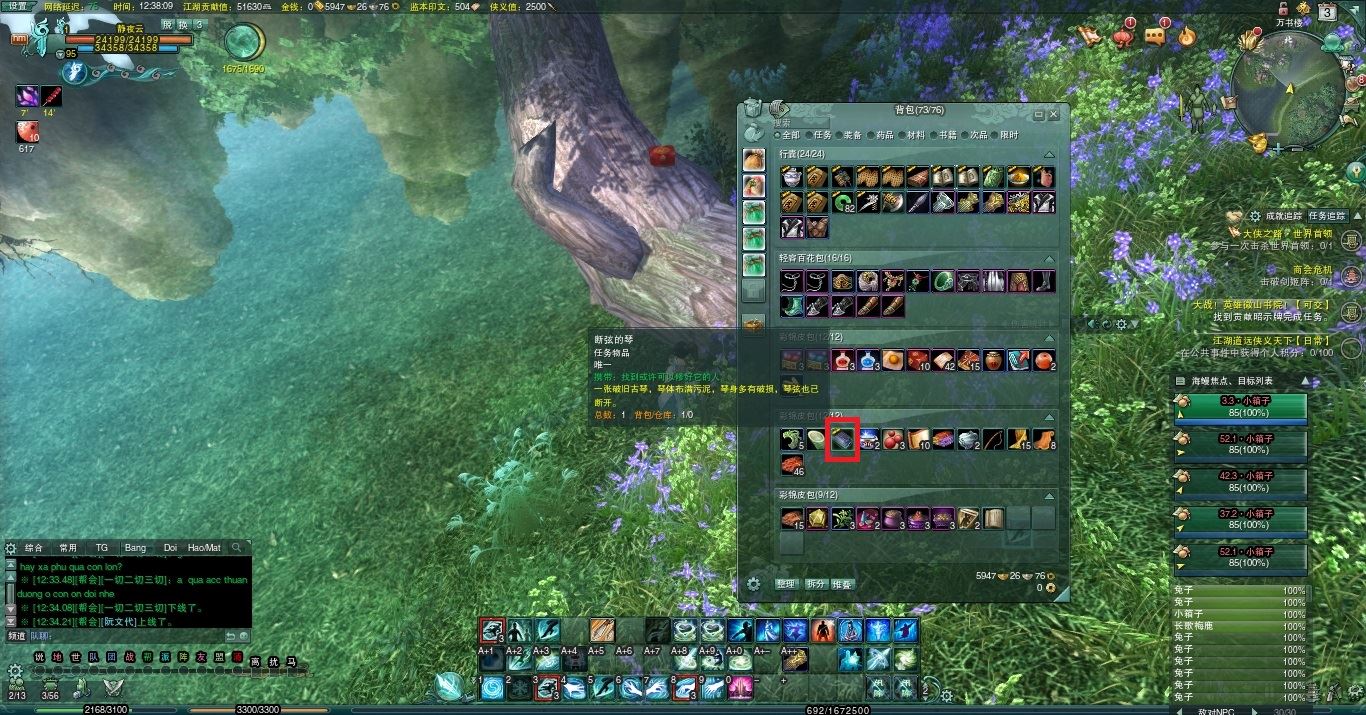This screenshot has width=1366, height=715.
Task: Click the 拆分 split button
Action: (x=815, y=584)
